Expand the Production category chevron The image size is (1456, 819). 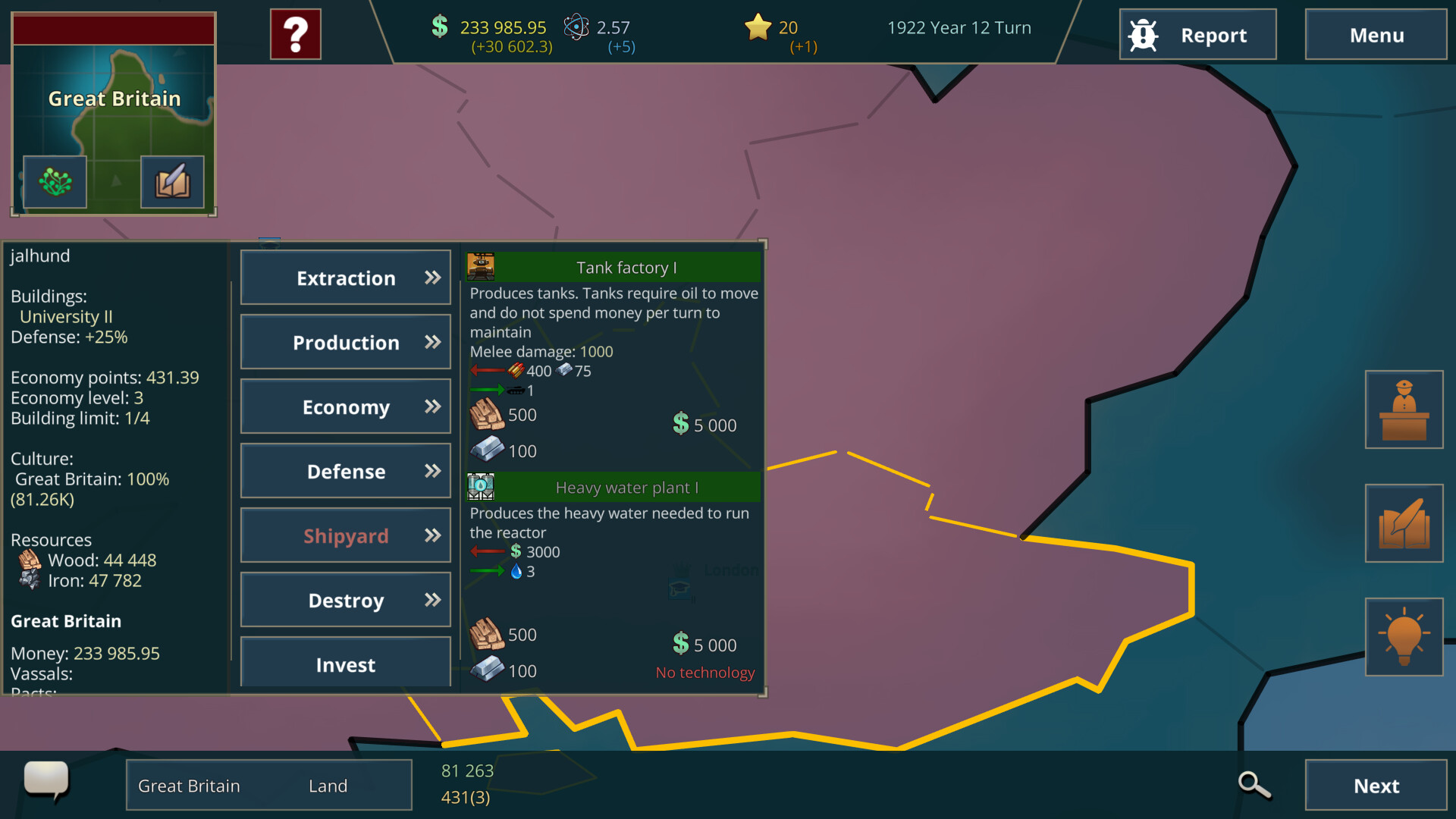[431, 342]
